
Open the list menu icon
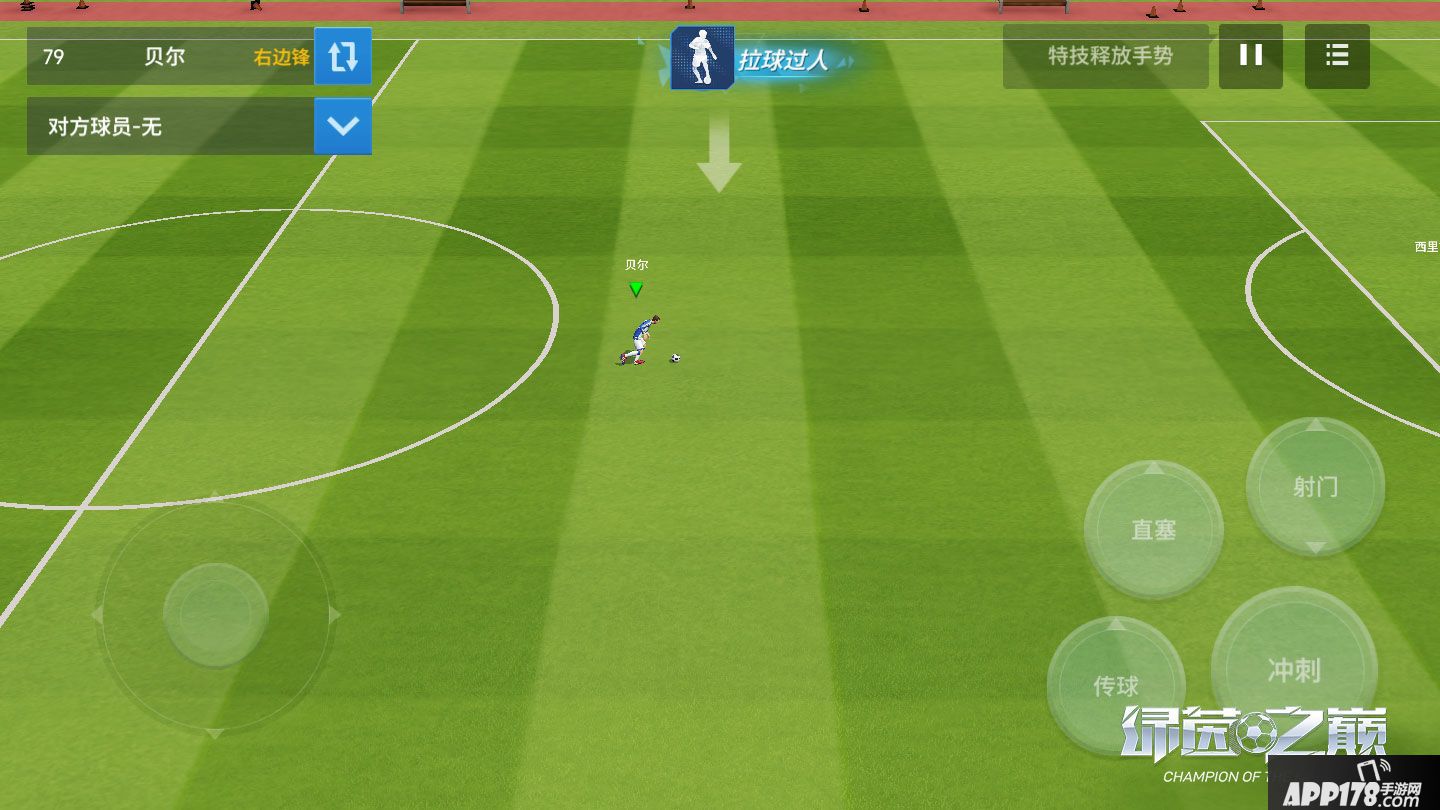click(x=1337, y=56)
